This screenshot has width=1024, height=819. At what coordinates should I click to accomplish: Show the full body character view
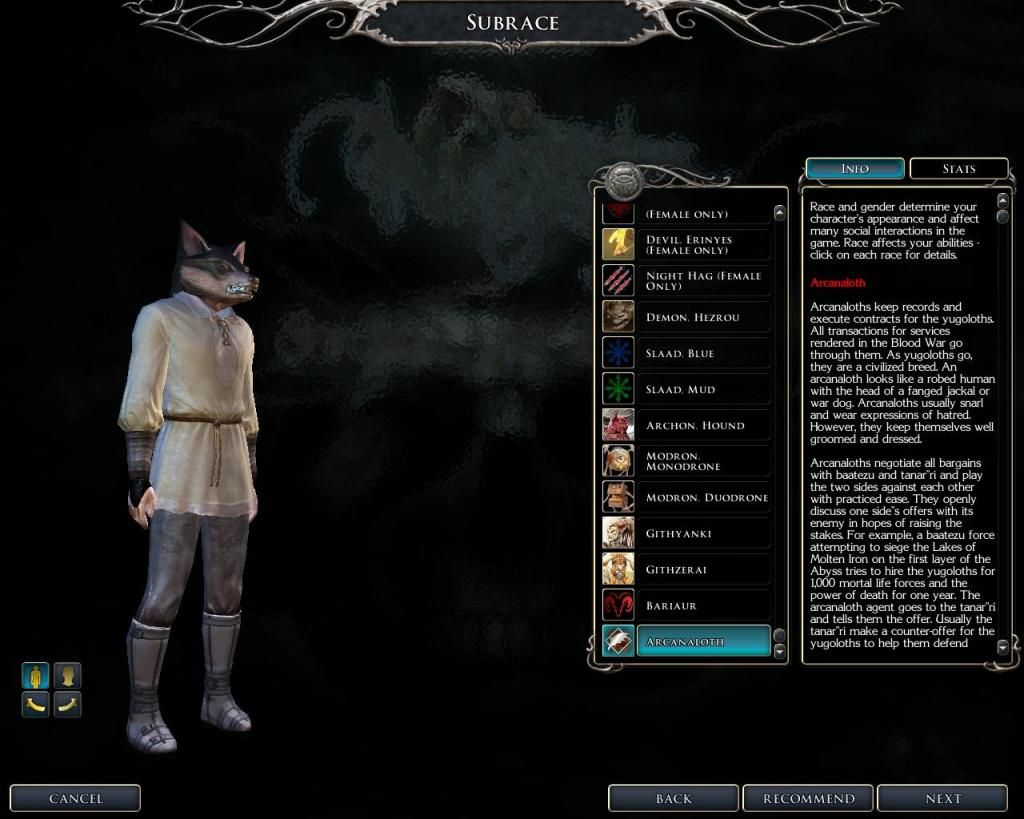click(36, 676)
